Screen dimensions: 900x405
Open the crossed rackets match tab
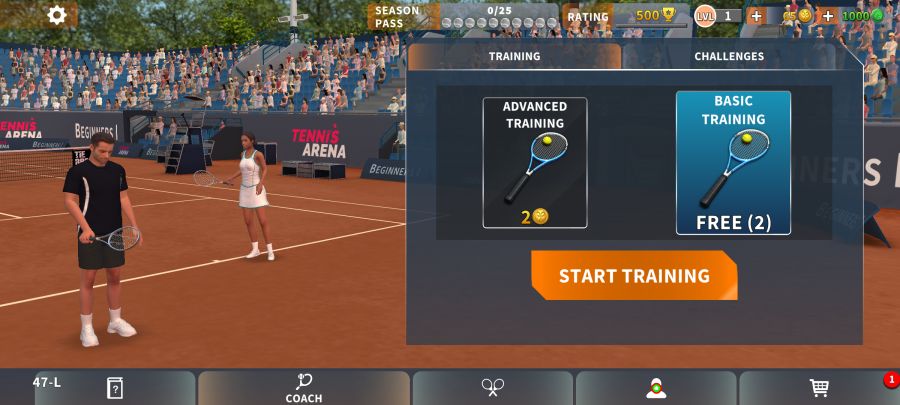492,388
